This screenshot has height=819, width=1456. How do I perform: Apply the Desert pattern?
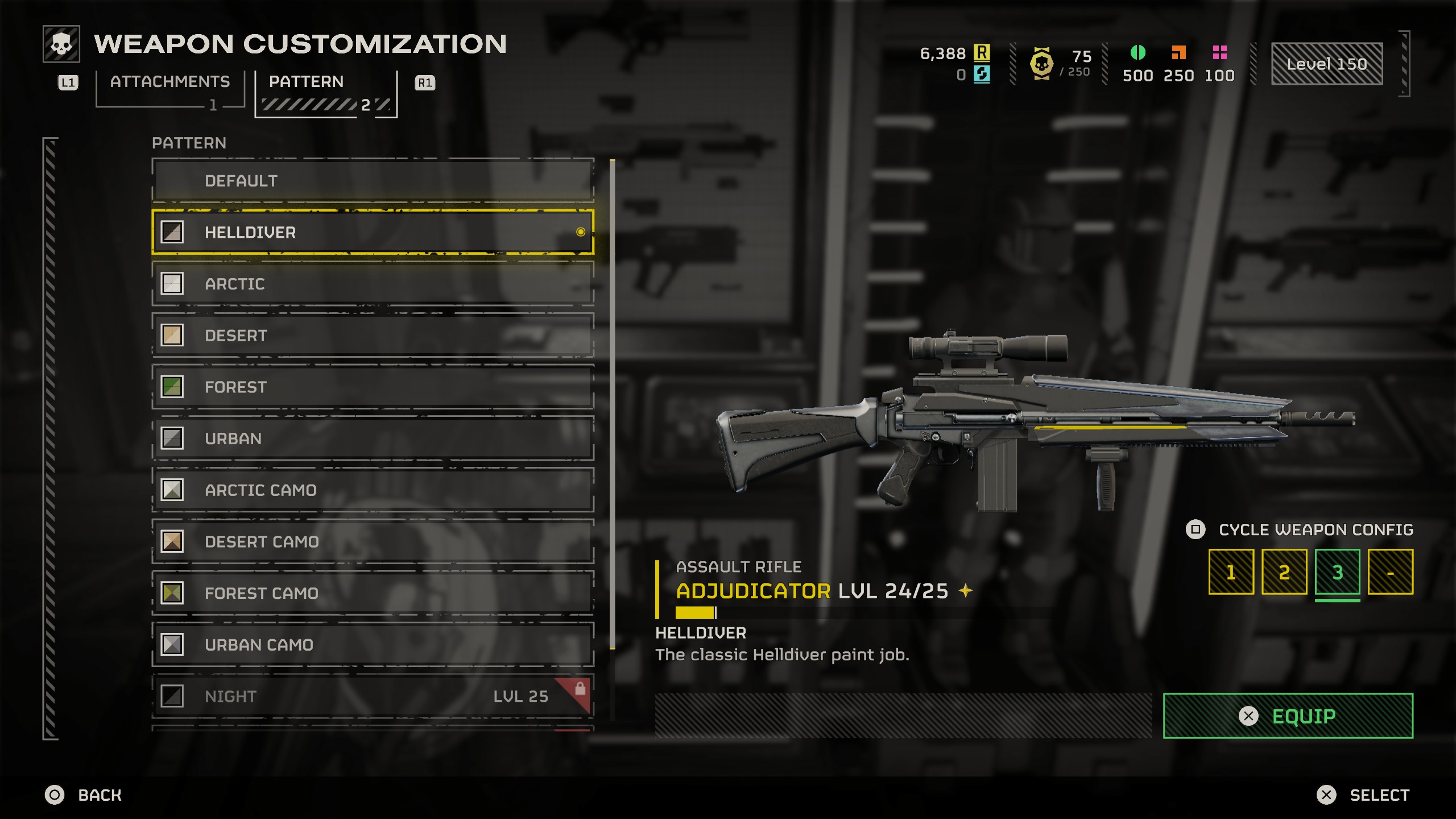tap(373, 336)
